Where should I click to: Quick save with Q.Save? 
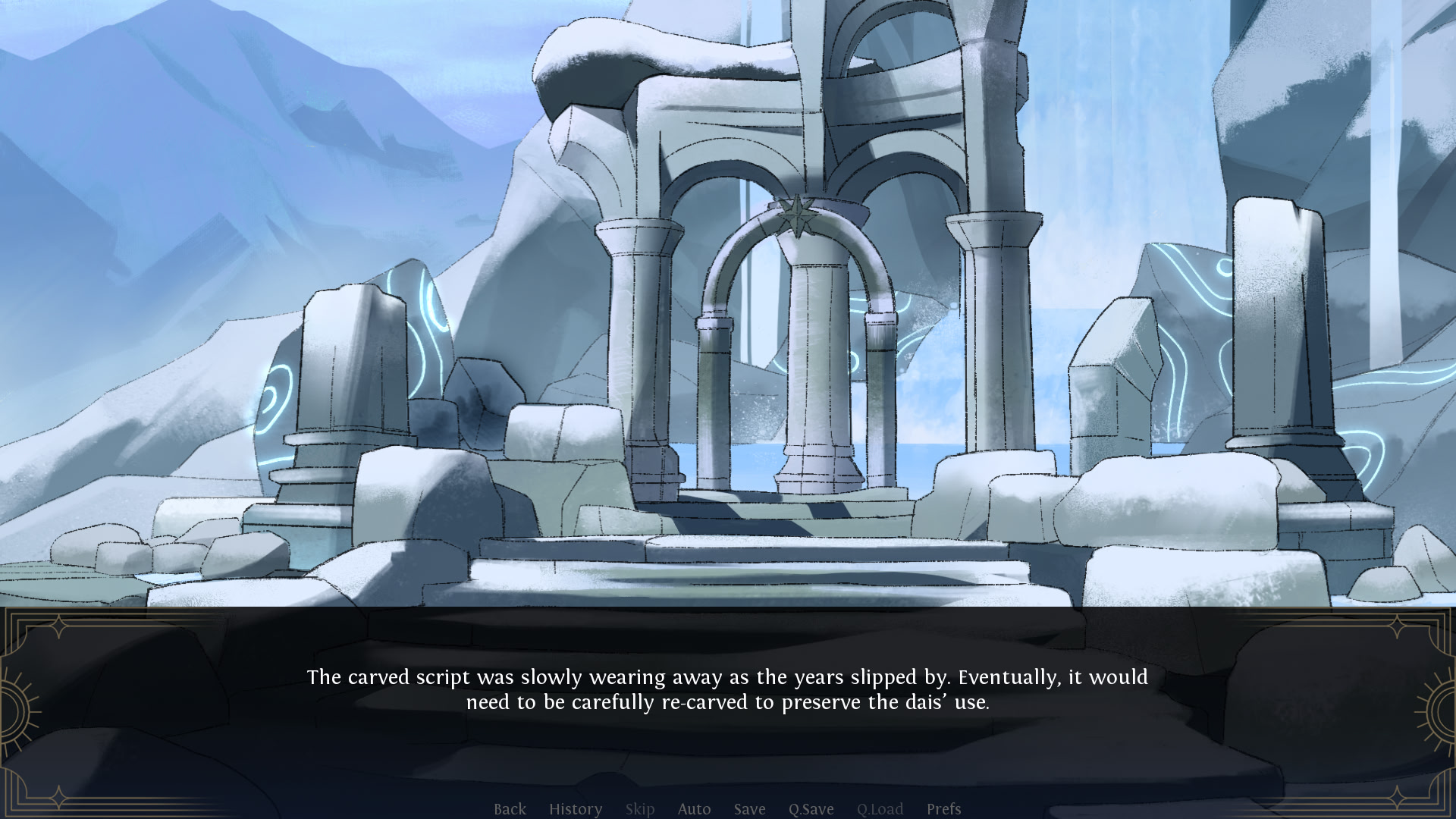(x=811, y=809)
